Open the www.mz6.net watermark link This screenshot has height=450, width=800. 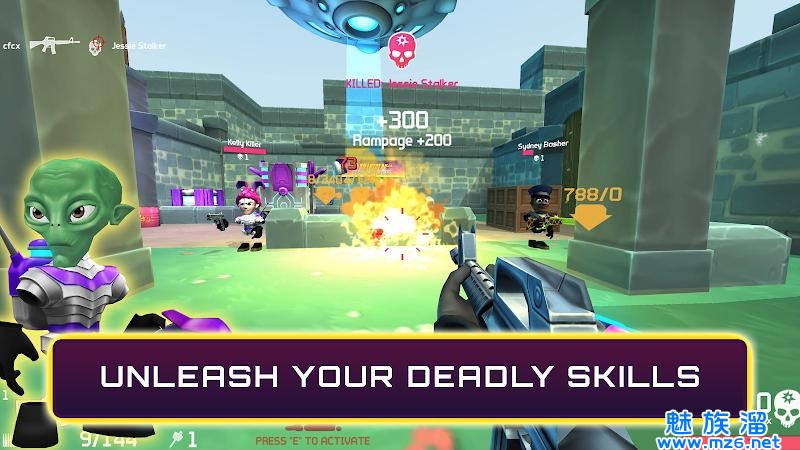pos(738,441)
